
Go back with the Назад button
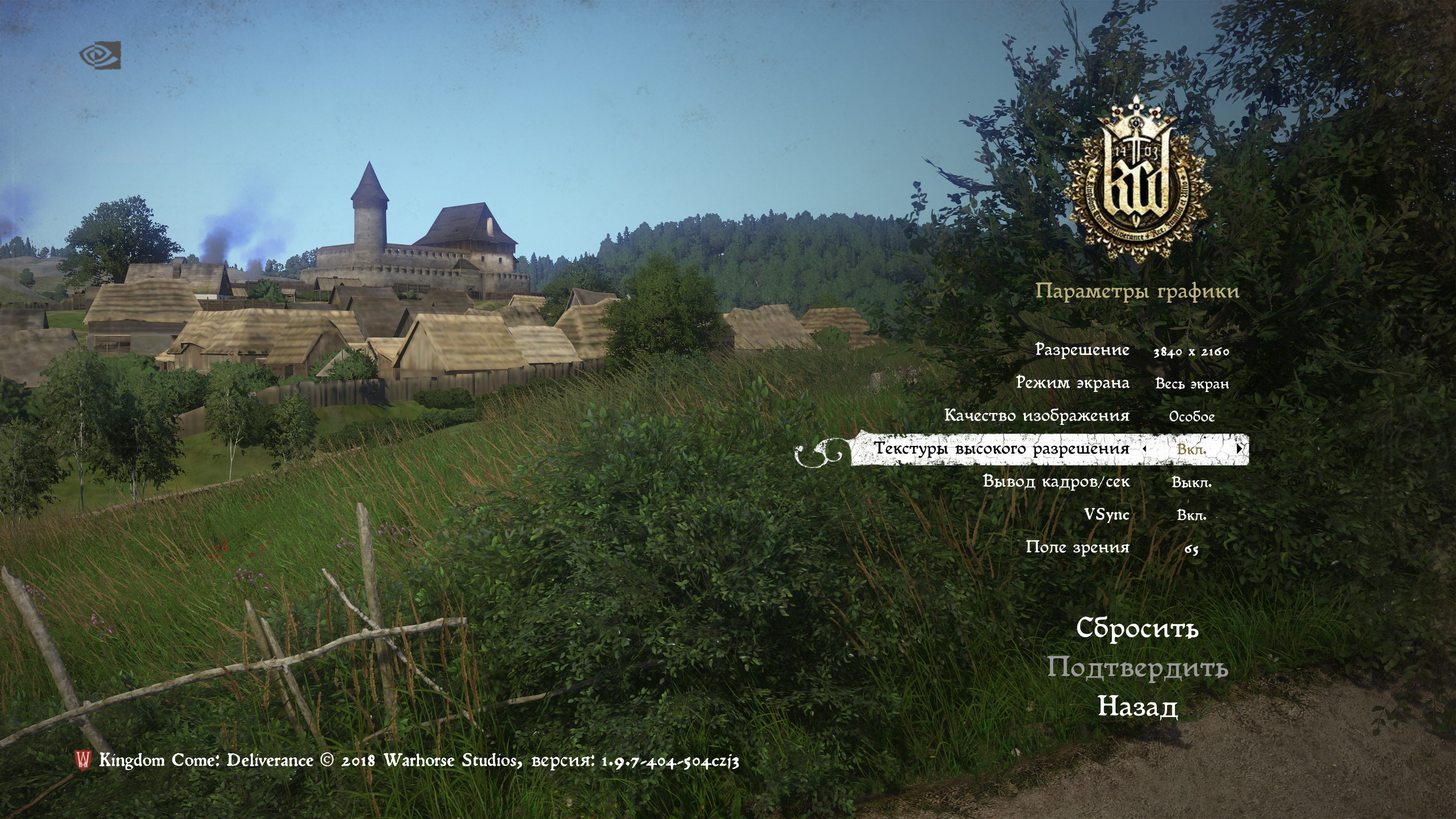click(x=1137, y=706)
